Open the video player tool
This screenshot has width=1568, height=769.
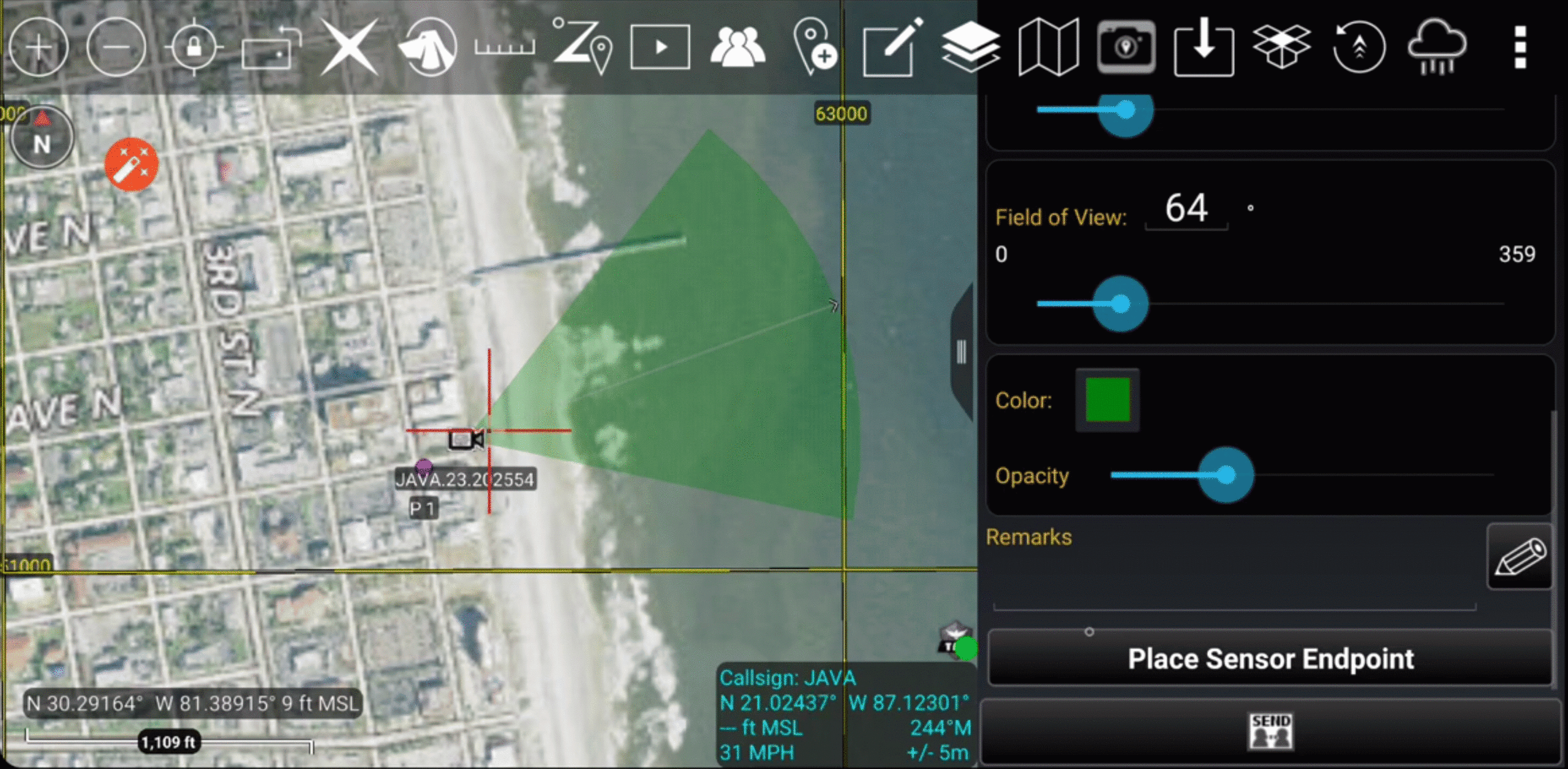[660, 47]
